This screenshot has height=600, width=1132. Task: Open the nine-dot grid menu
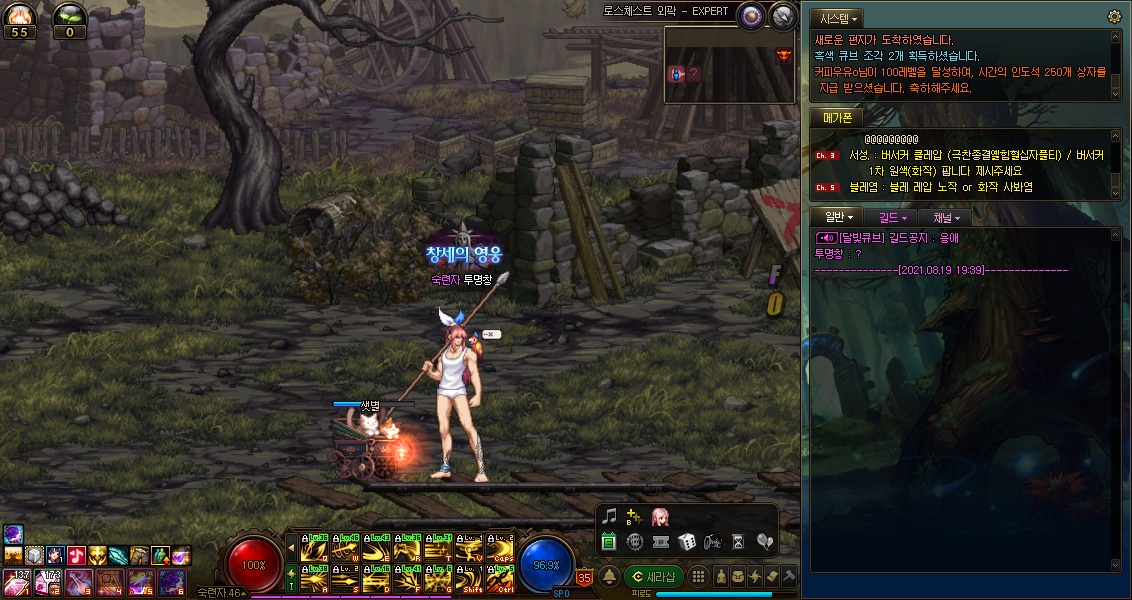click(x=699, y=577)
